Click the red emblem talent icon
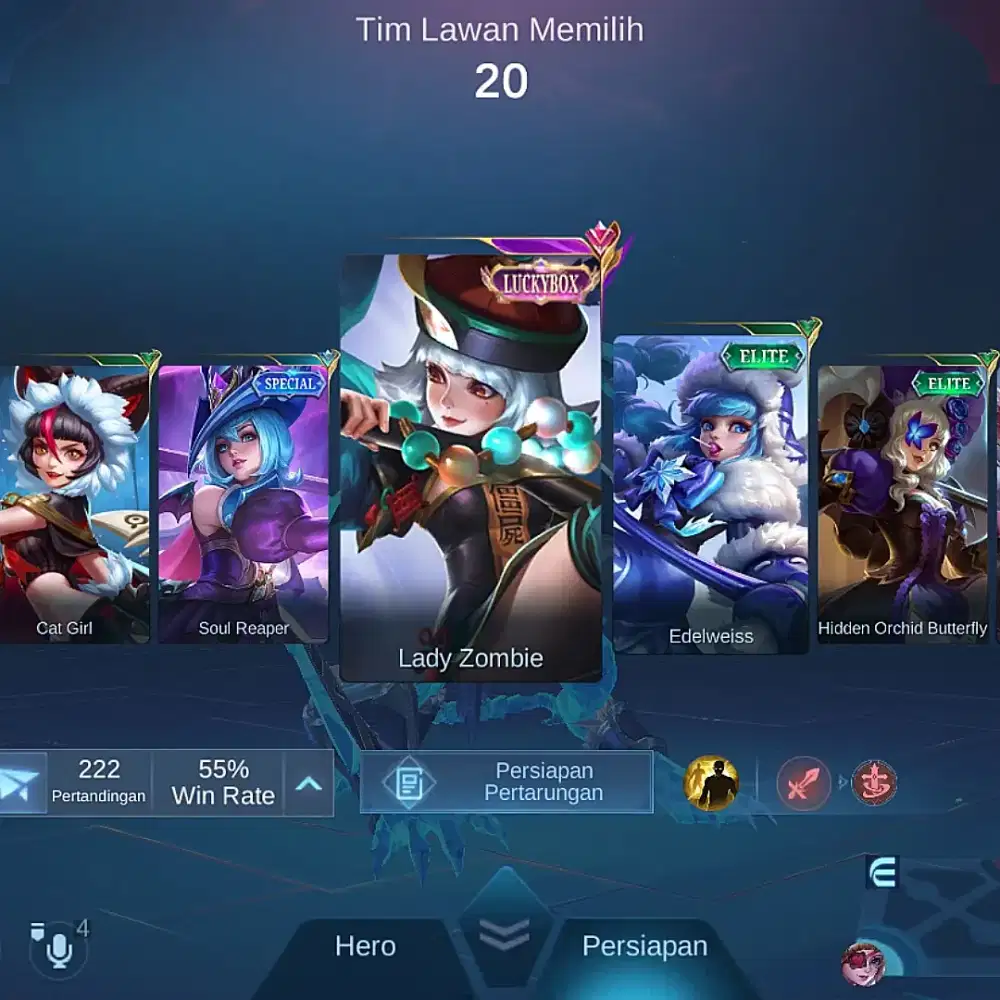This screenshot has height=1000, width=1000. click(874, 783)
